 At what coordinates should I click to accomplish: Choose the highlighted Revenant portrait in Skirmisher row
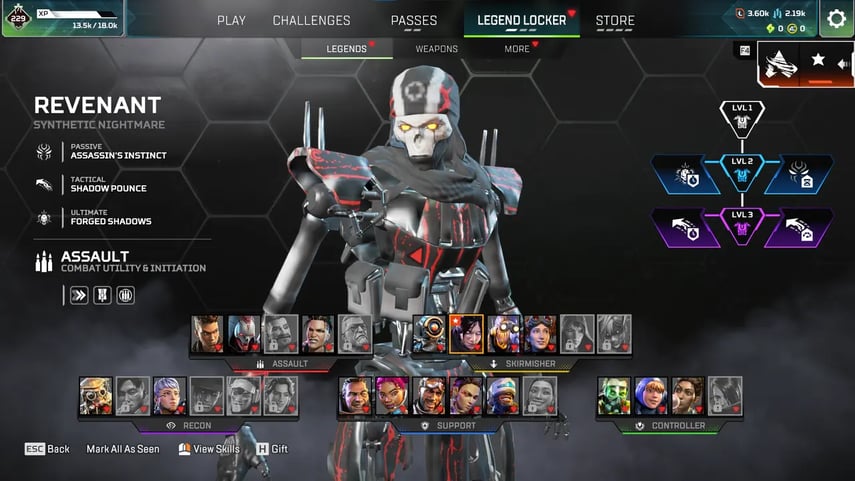(x=466, y=334)
